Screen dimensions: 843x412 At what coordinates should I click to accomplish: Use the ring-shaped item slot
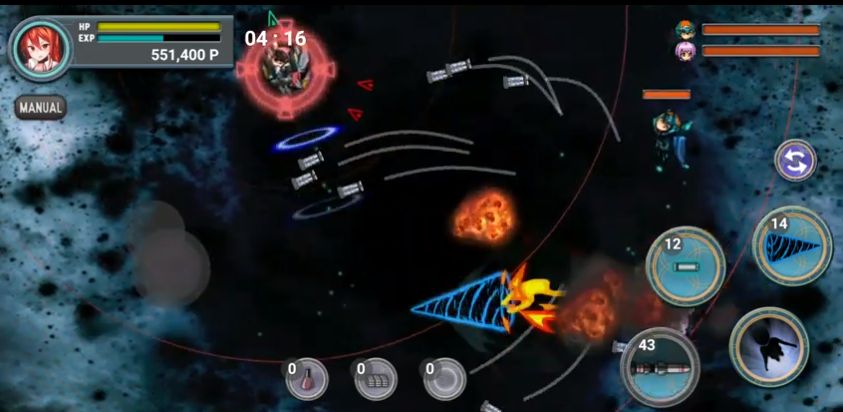pyautogui.click(x=444, y=379)
